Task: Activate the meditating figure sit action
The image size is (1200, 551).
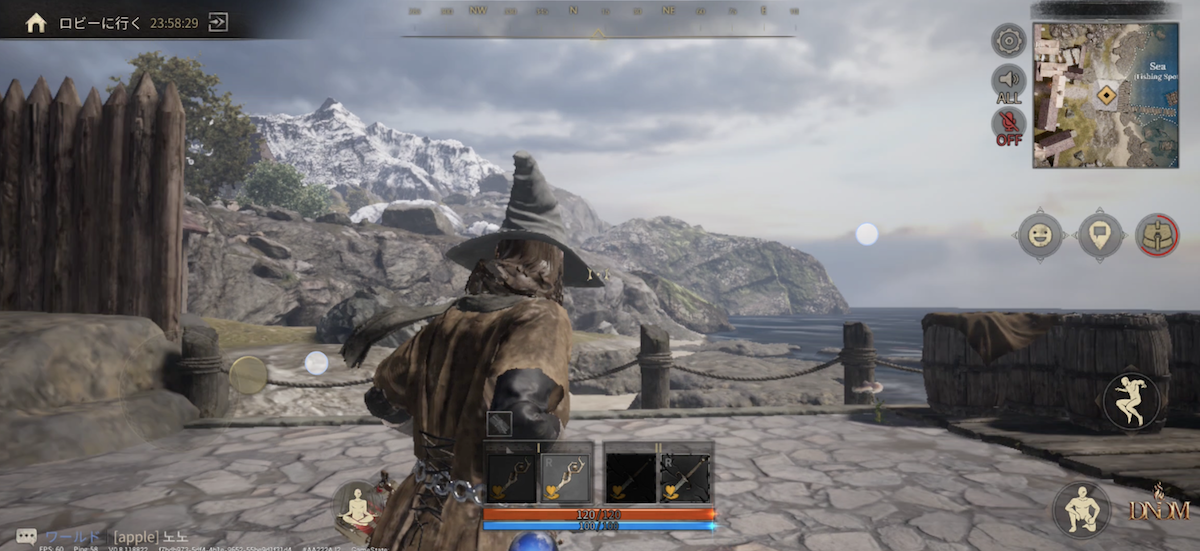Action: coord(356,506)
